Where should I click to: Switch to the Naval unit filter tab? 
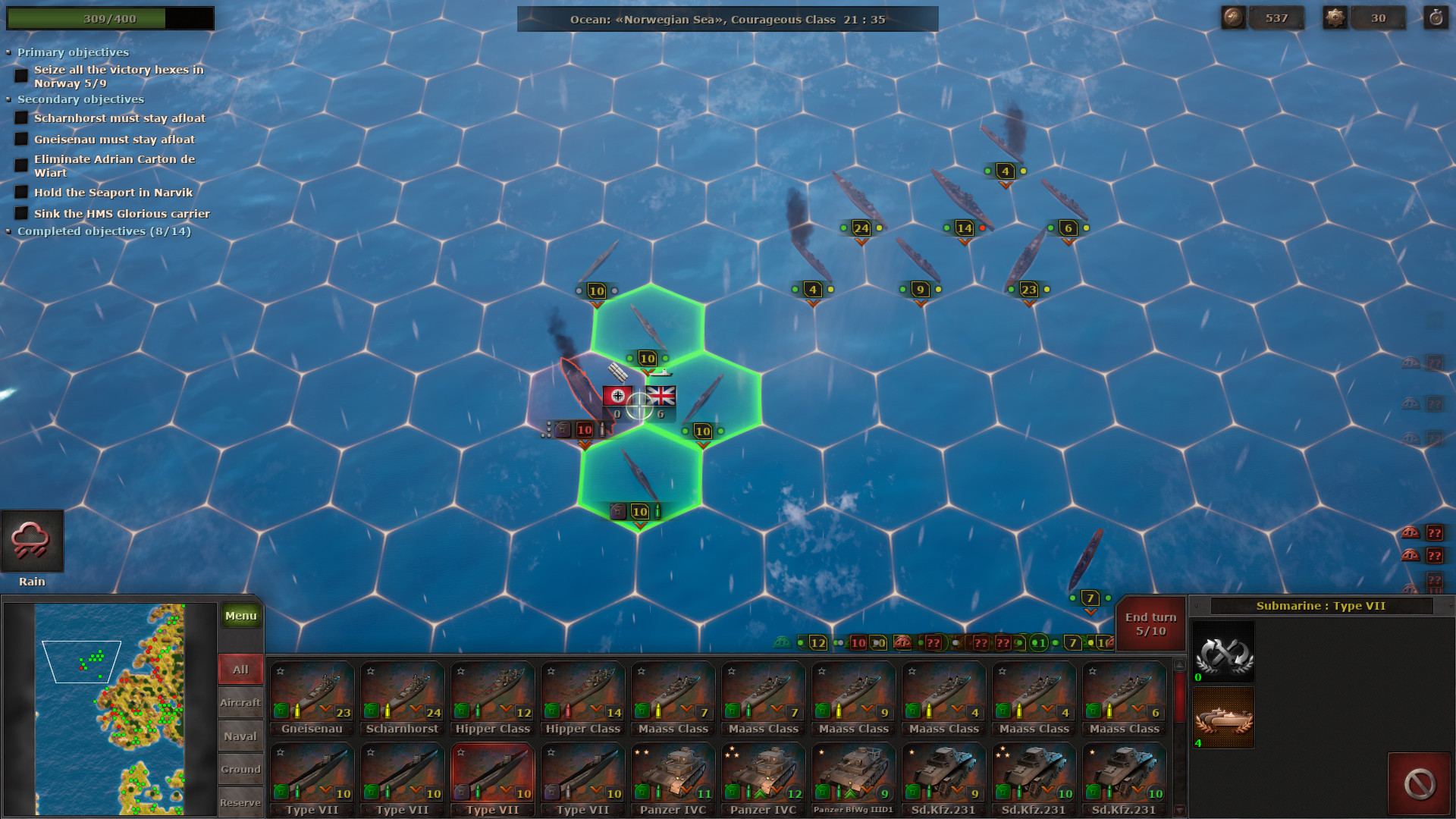pyautogui.click(x=240, y=736)
